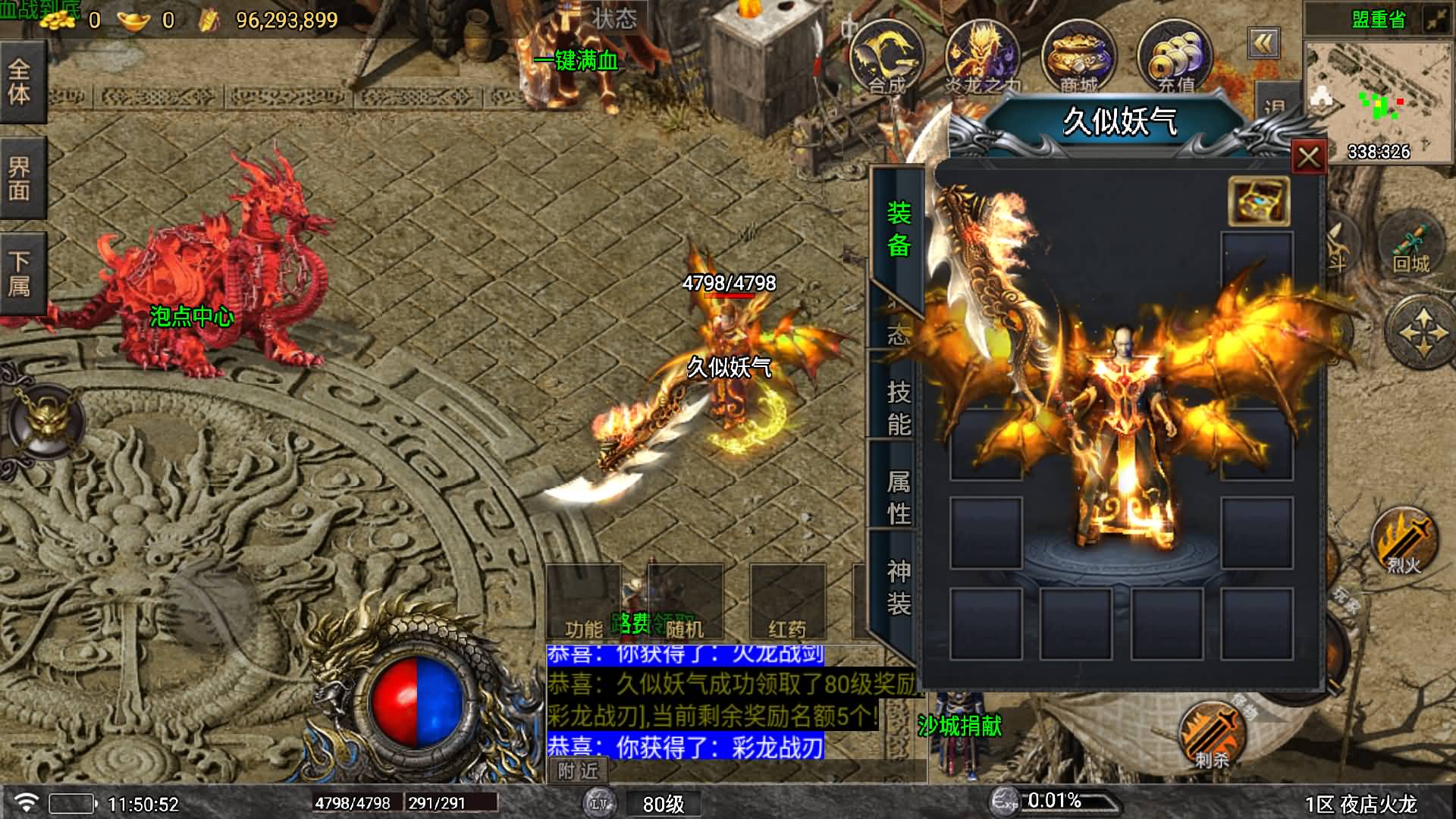Viewport: 1456px width, 819px height.
Task: Open the 技能 skills tab
Action: tap(899, 408)
